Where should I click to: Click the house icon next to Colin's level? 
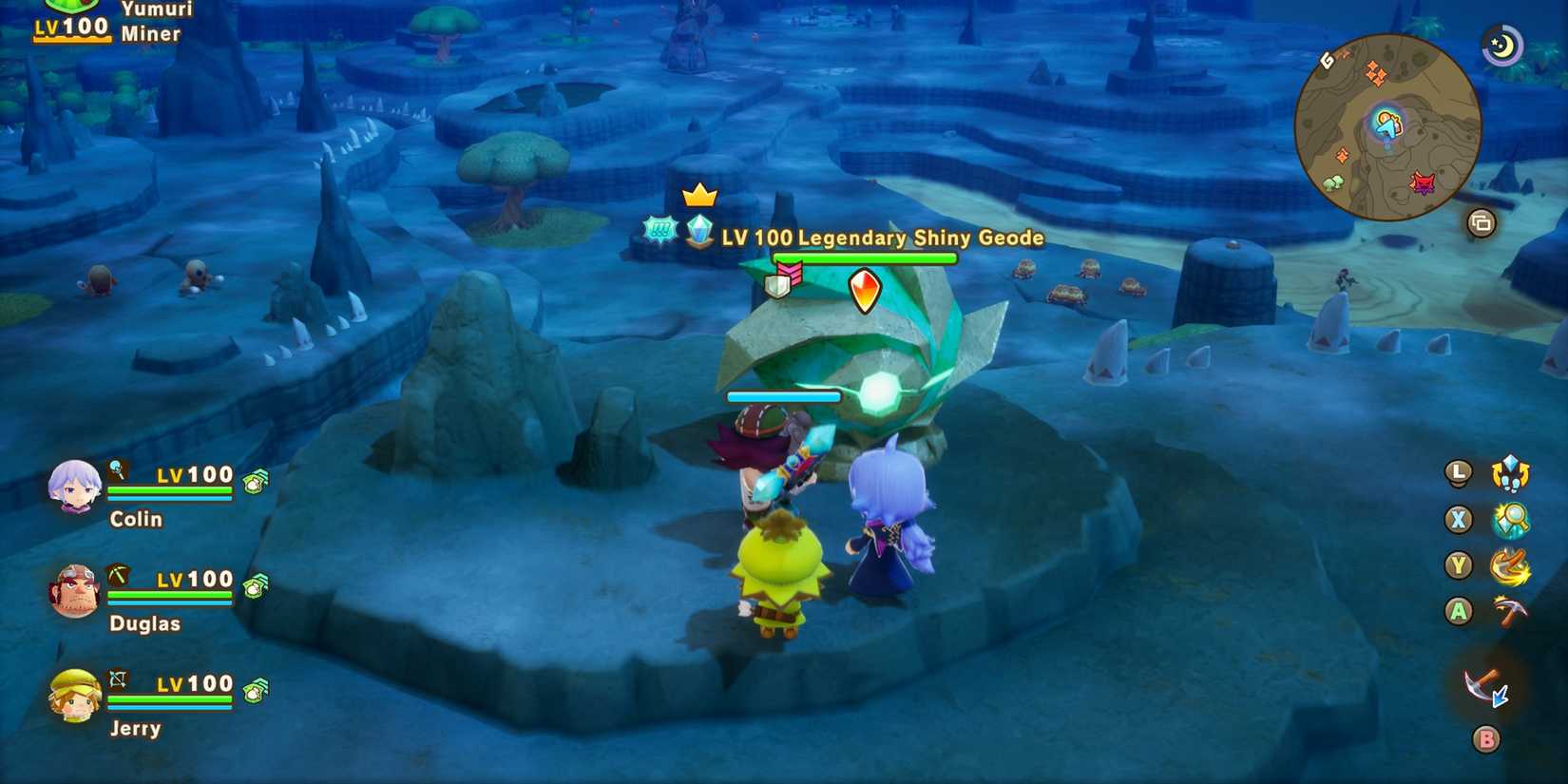coord(255,481)
